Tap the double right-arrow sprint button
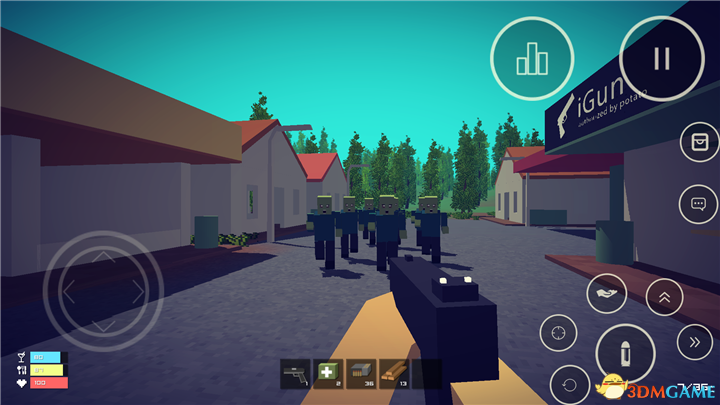Viewport: 720px width, 405px height. tap(694, 343)
